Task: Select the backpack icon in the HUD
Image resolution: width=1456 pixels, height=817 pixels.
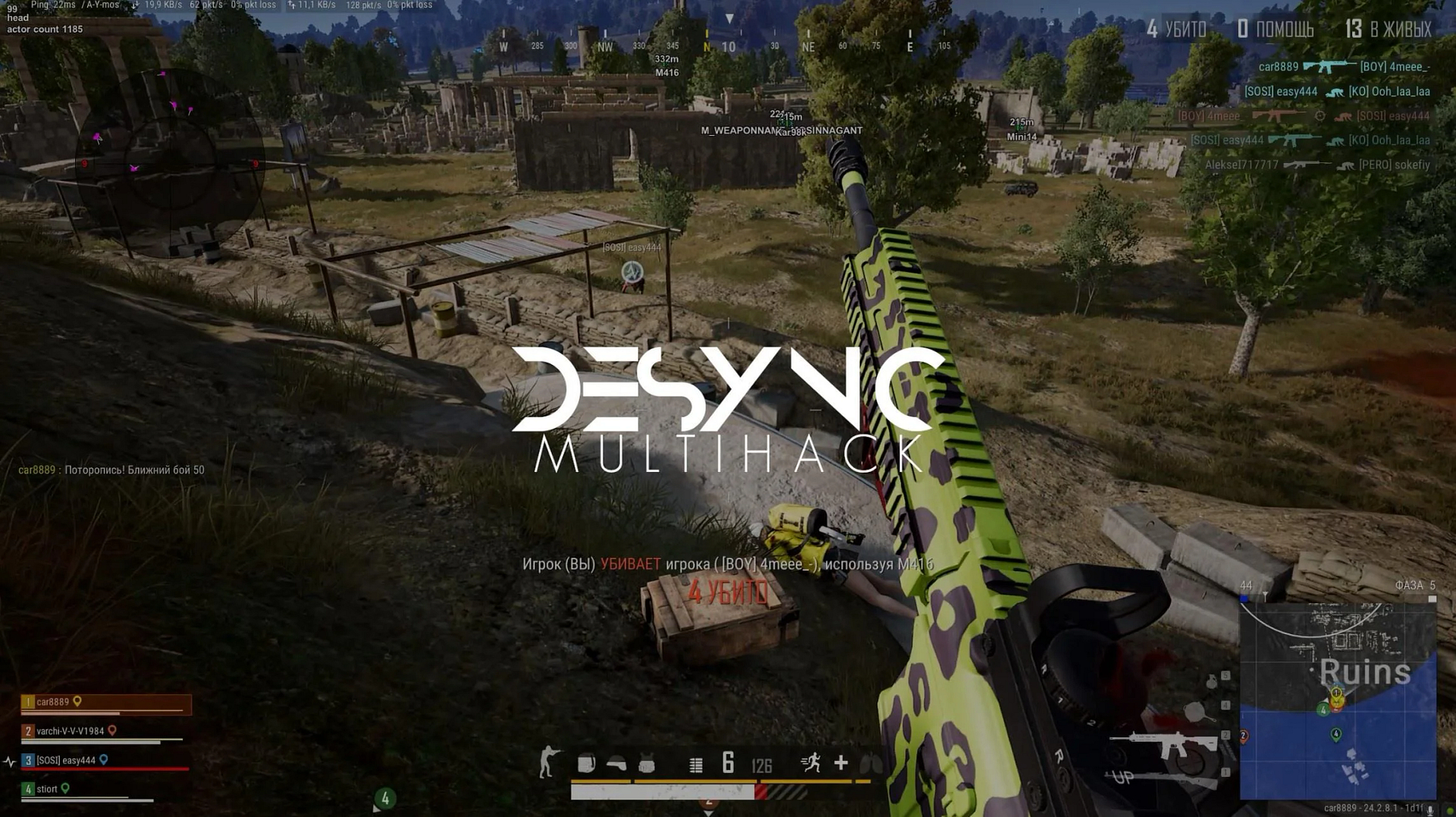Action: (x=588, y=765)
